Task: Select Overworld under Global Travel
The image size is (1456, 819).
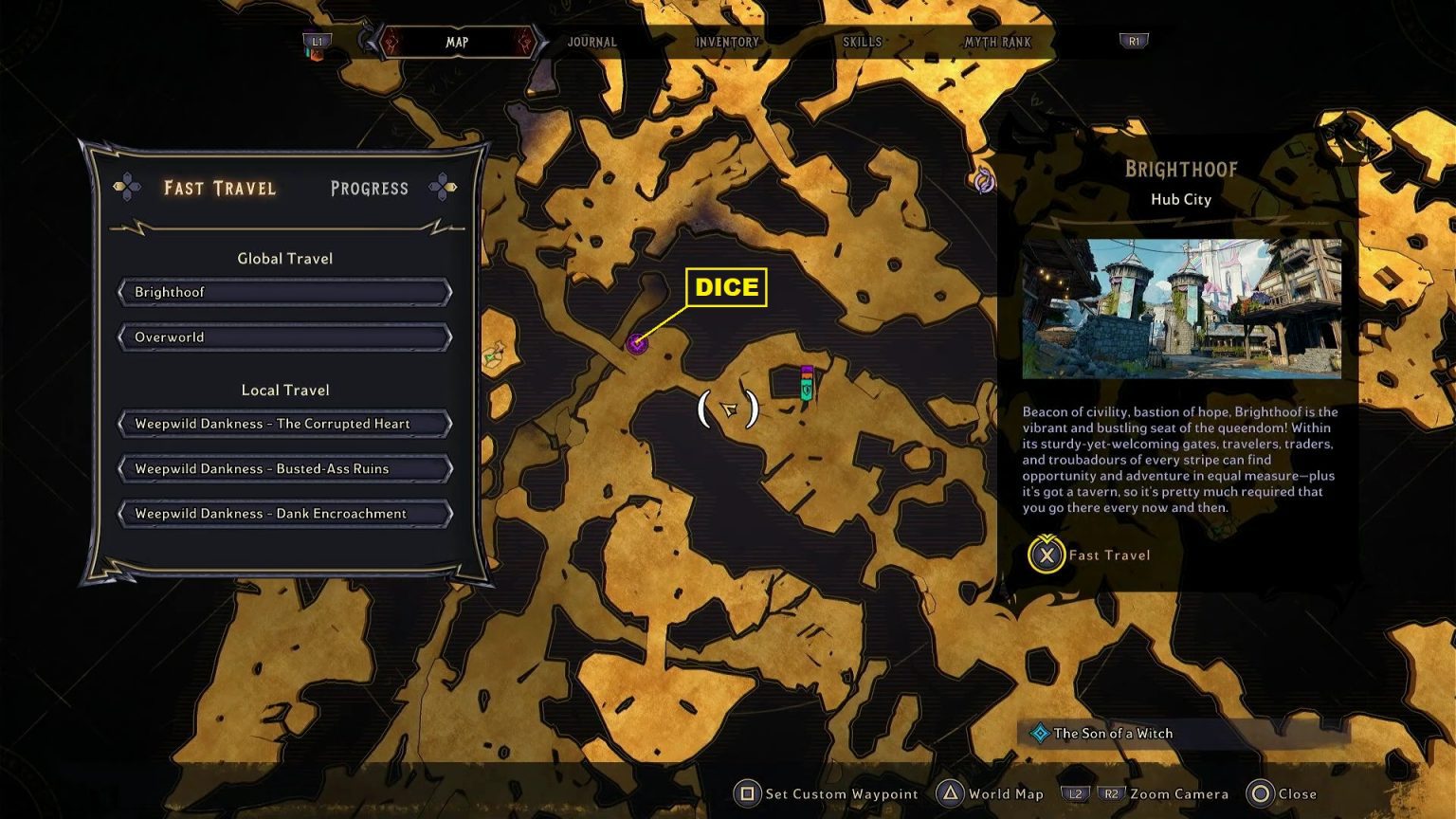Action: [x=283, y=337]
